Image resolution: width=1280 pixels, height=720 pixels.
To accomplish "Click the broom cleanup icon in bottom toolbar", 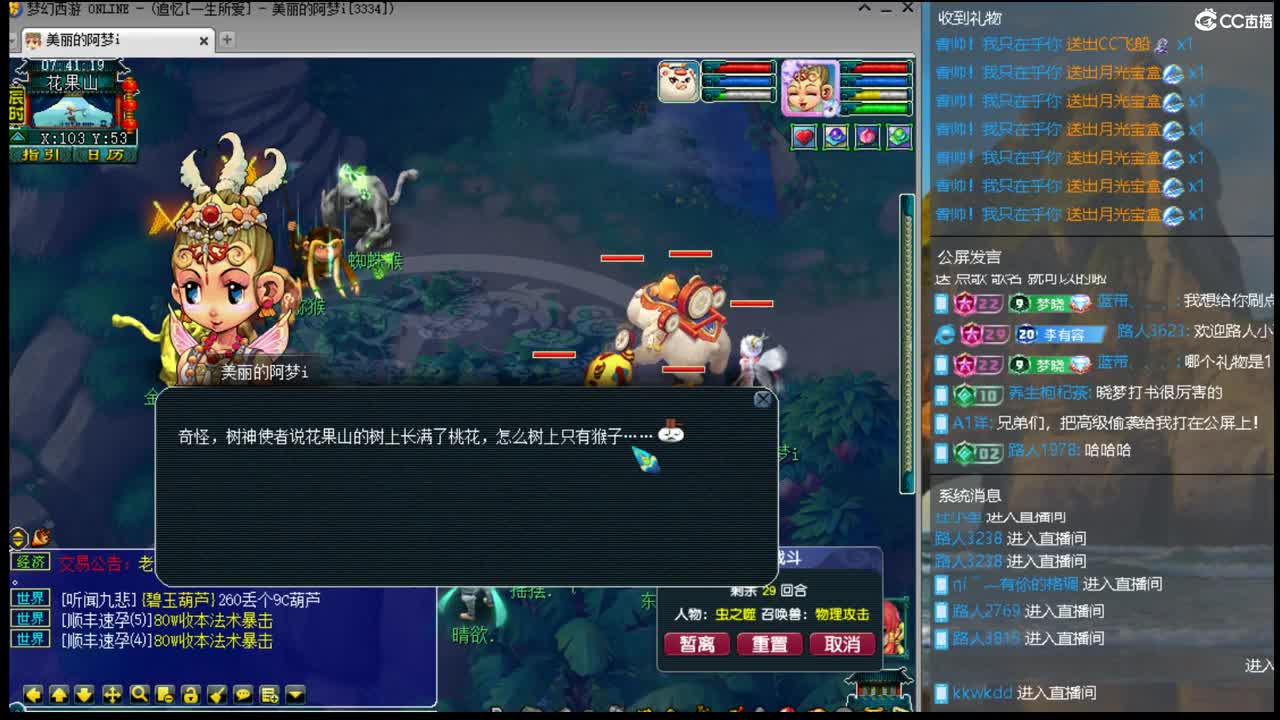I will click(218, 694).
